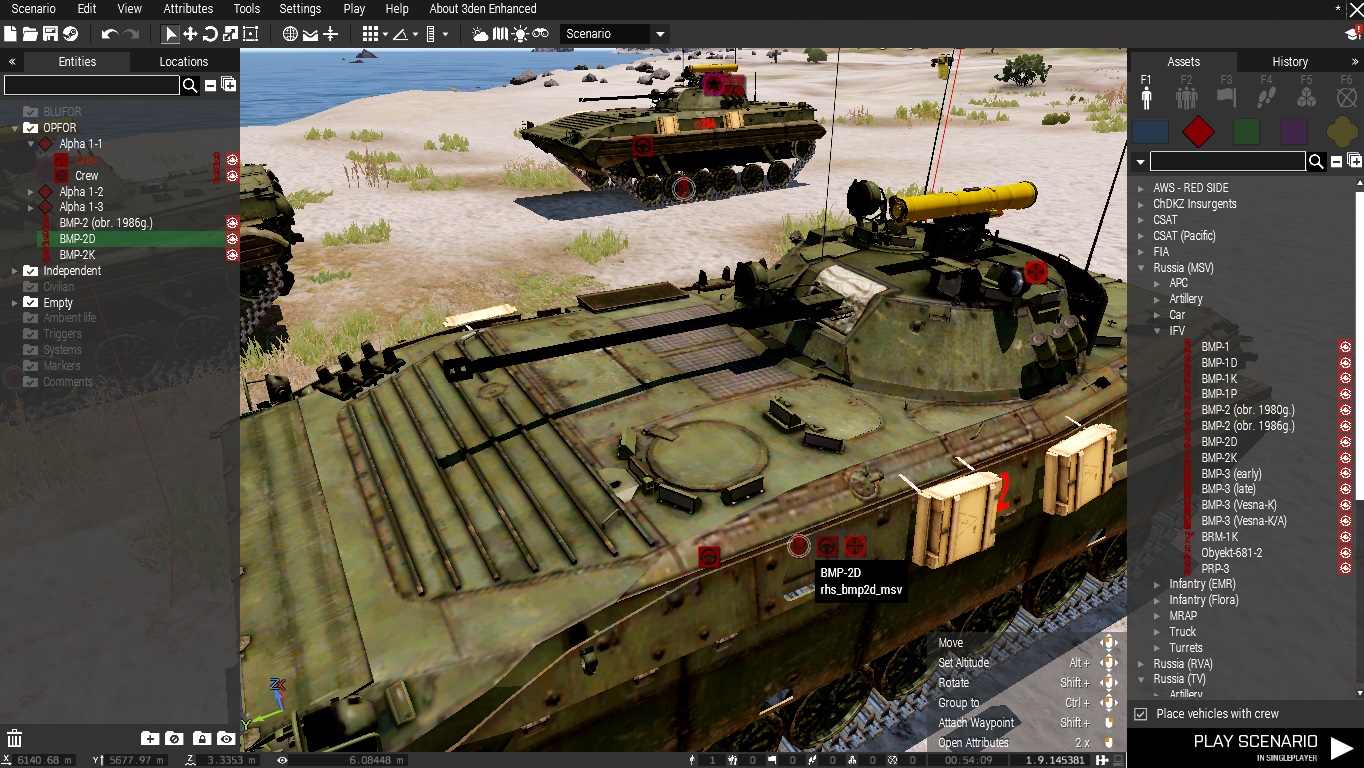Open the Scenario phase dropdown
The height and width of the screenshot is (768, 1364).
click(x=660, y=34)
